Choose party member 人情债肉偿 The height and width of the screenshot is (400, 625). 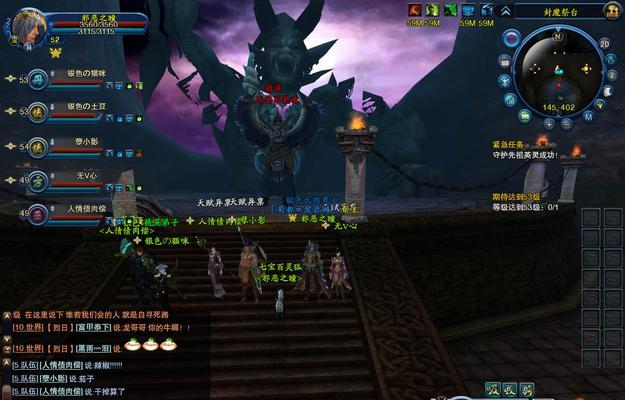(x=38, y=214)
